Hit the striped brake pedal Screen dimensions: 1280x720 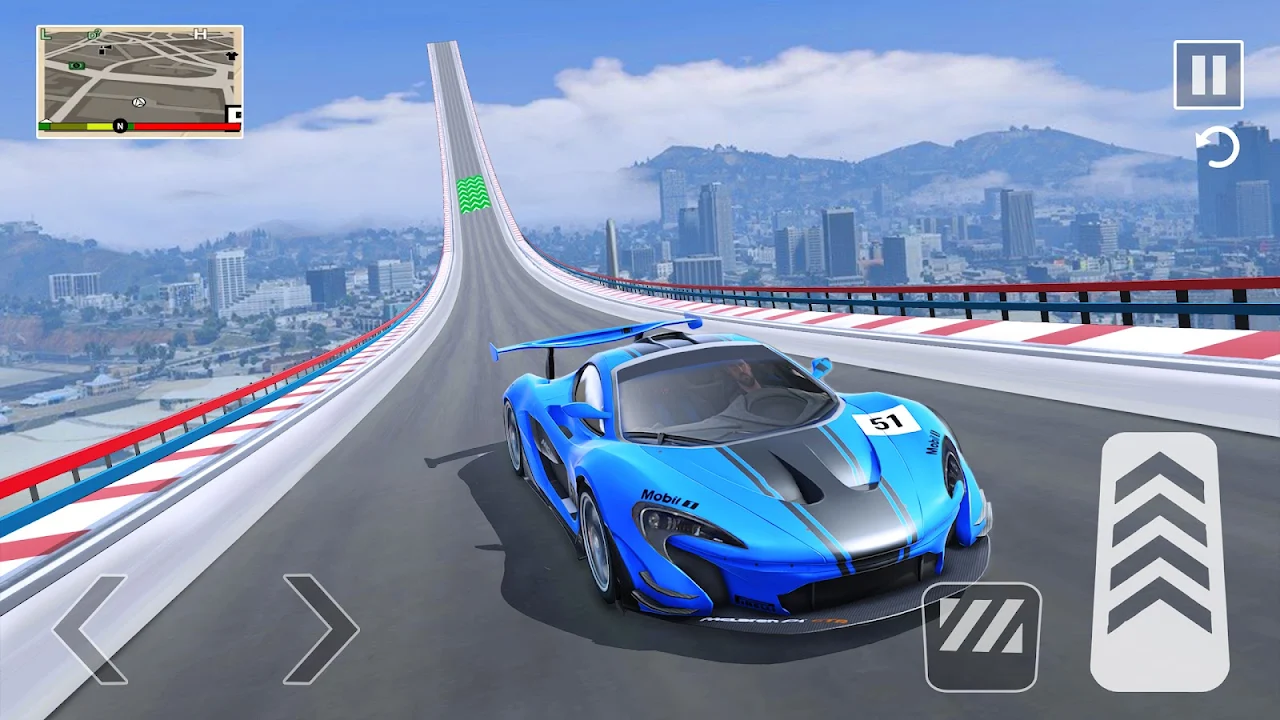point(981,637)
